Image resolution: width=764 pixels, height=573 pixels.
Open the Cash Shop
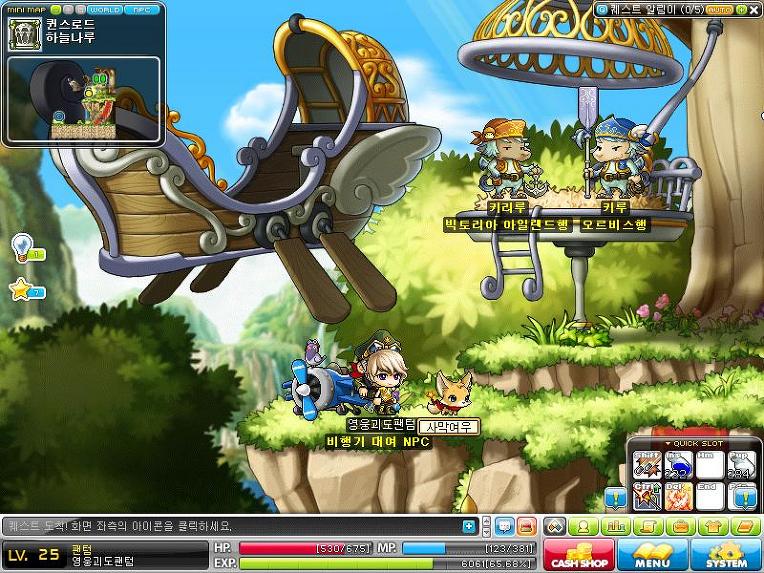578,553
